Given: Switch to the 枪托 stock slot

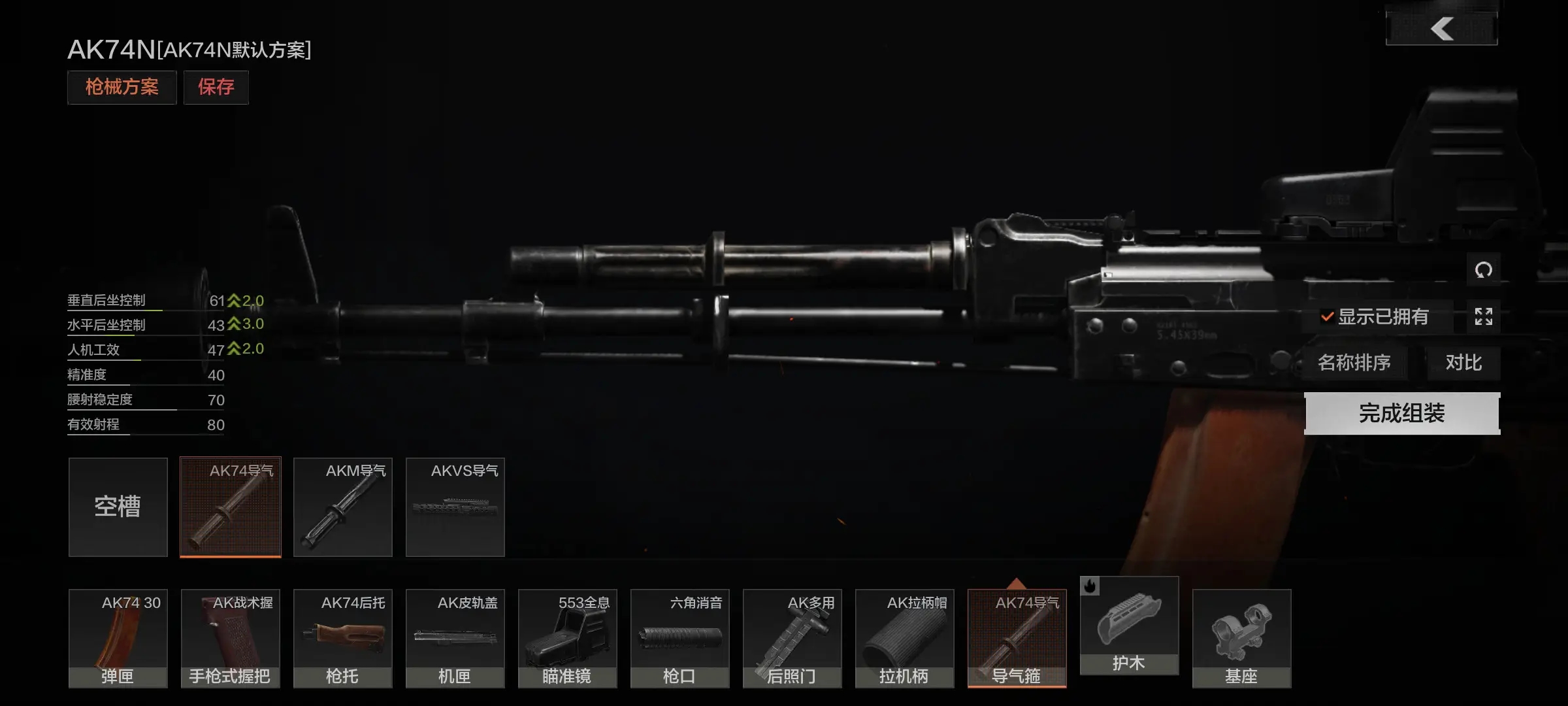Looking at the screenshot, I should tap(343, 639).
